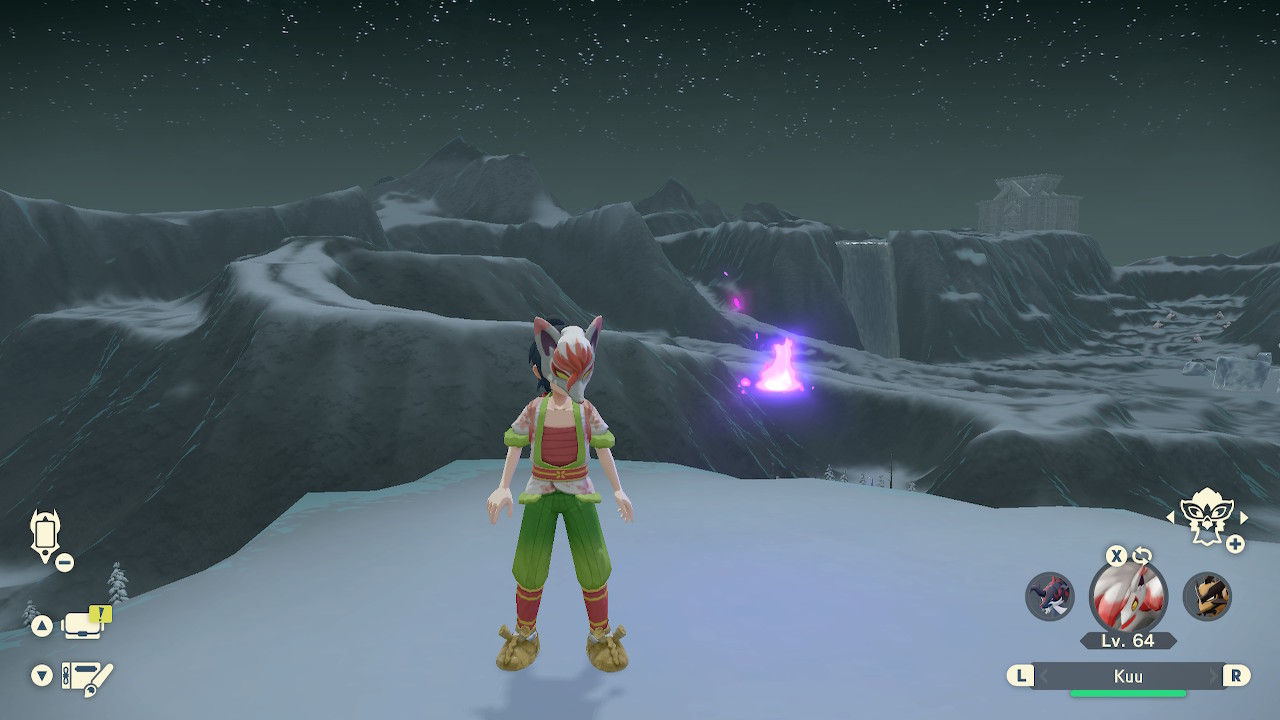
Task: Open the Arc Phone map icon
Action: point(46,533)
